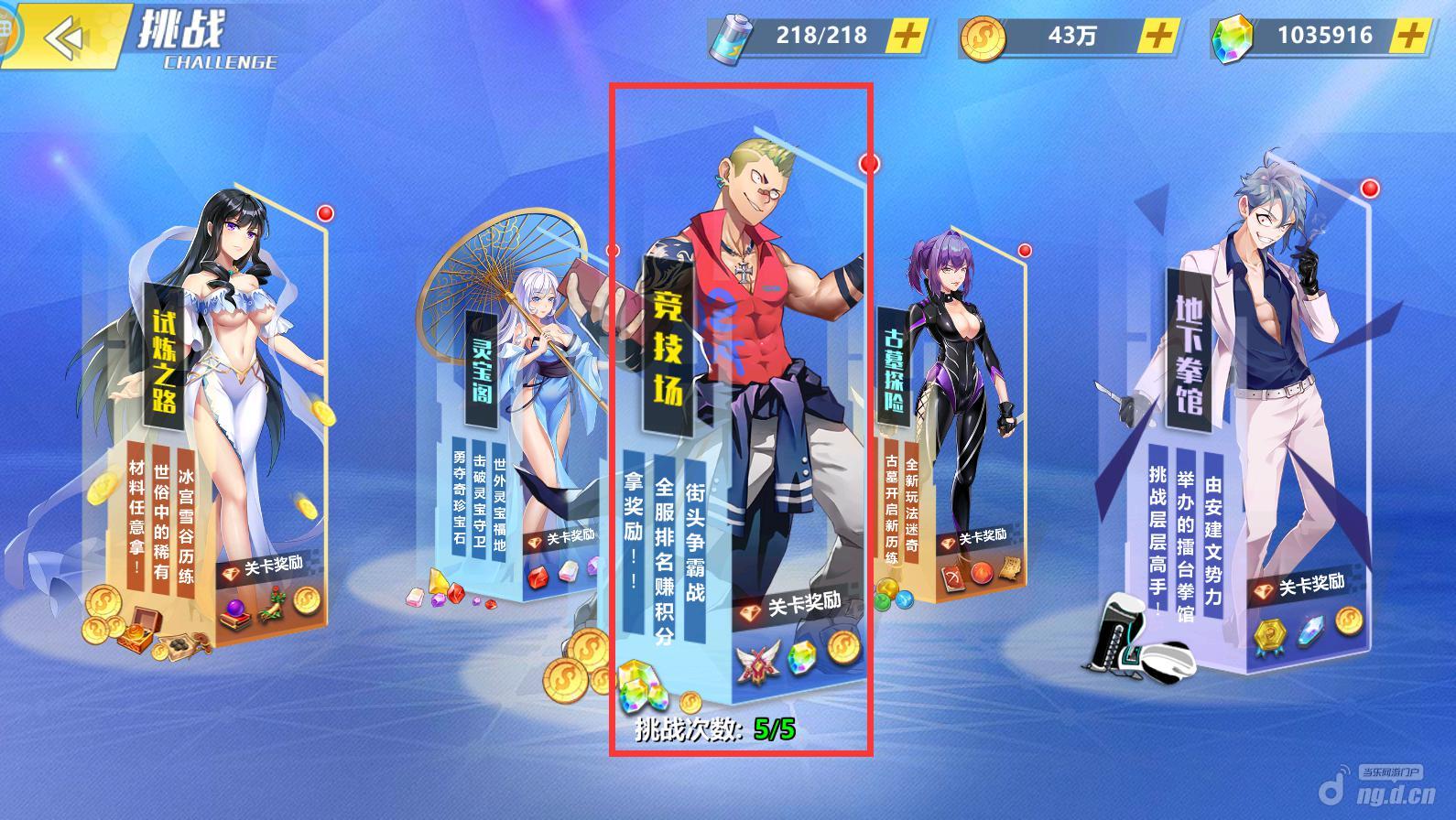This screenshot has height=820, width=1456.
Task: Click the purple orb reward under 试炼之路
Action: point(234,606)
